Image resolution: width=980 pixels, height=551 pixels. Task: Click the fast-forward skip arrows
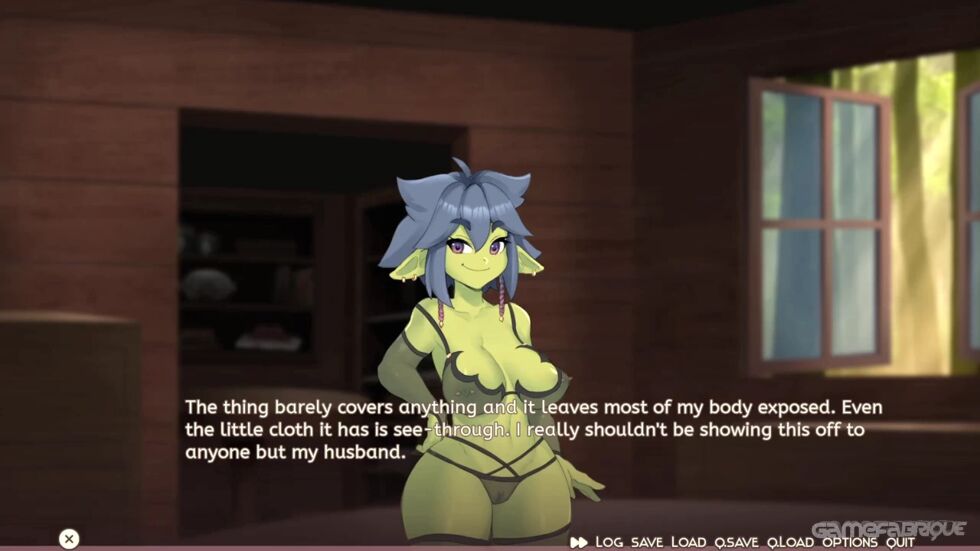[579, 541]
